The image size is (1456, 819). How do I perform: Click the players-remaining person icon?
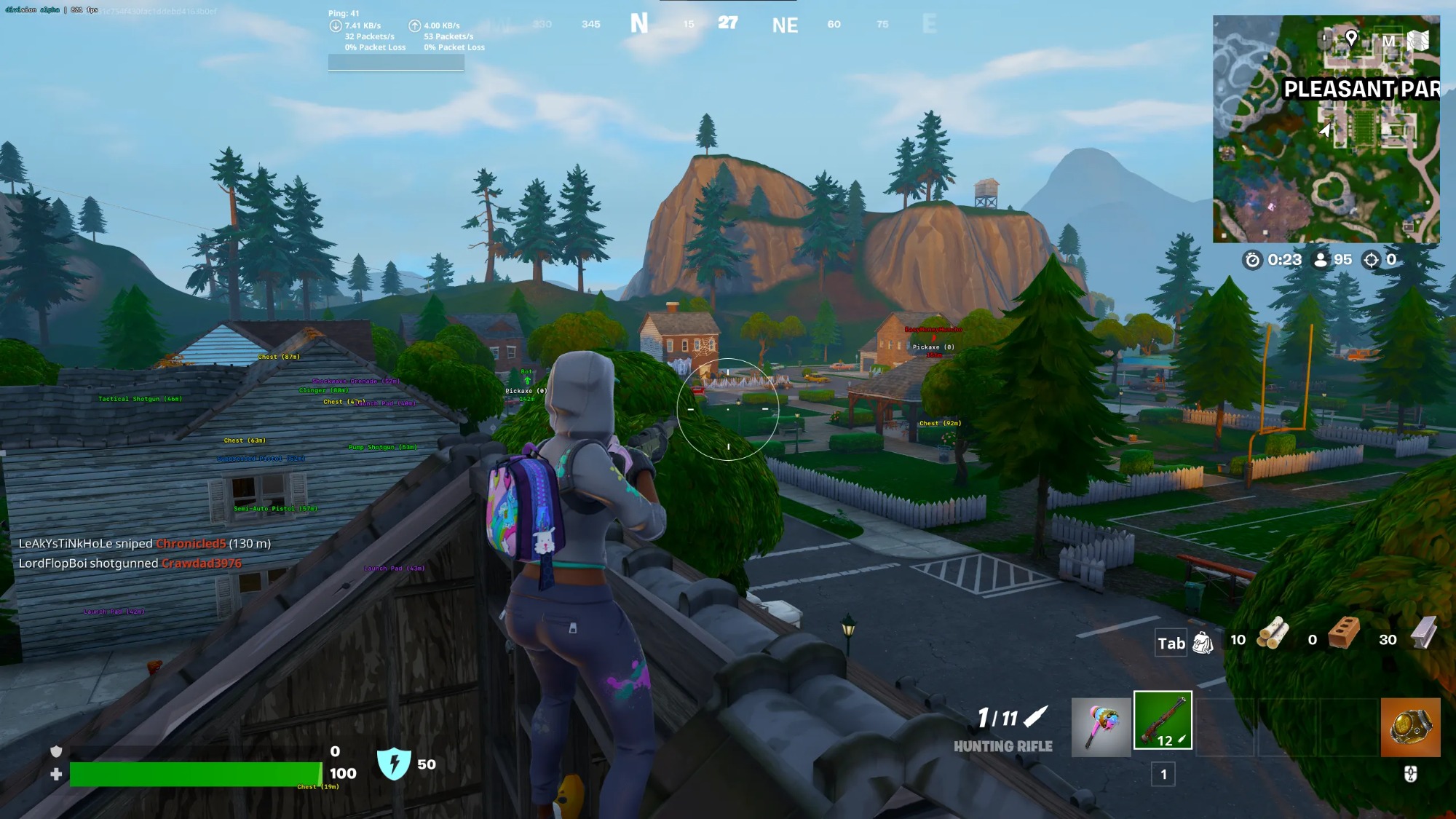pos(1321,259)
